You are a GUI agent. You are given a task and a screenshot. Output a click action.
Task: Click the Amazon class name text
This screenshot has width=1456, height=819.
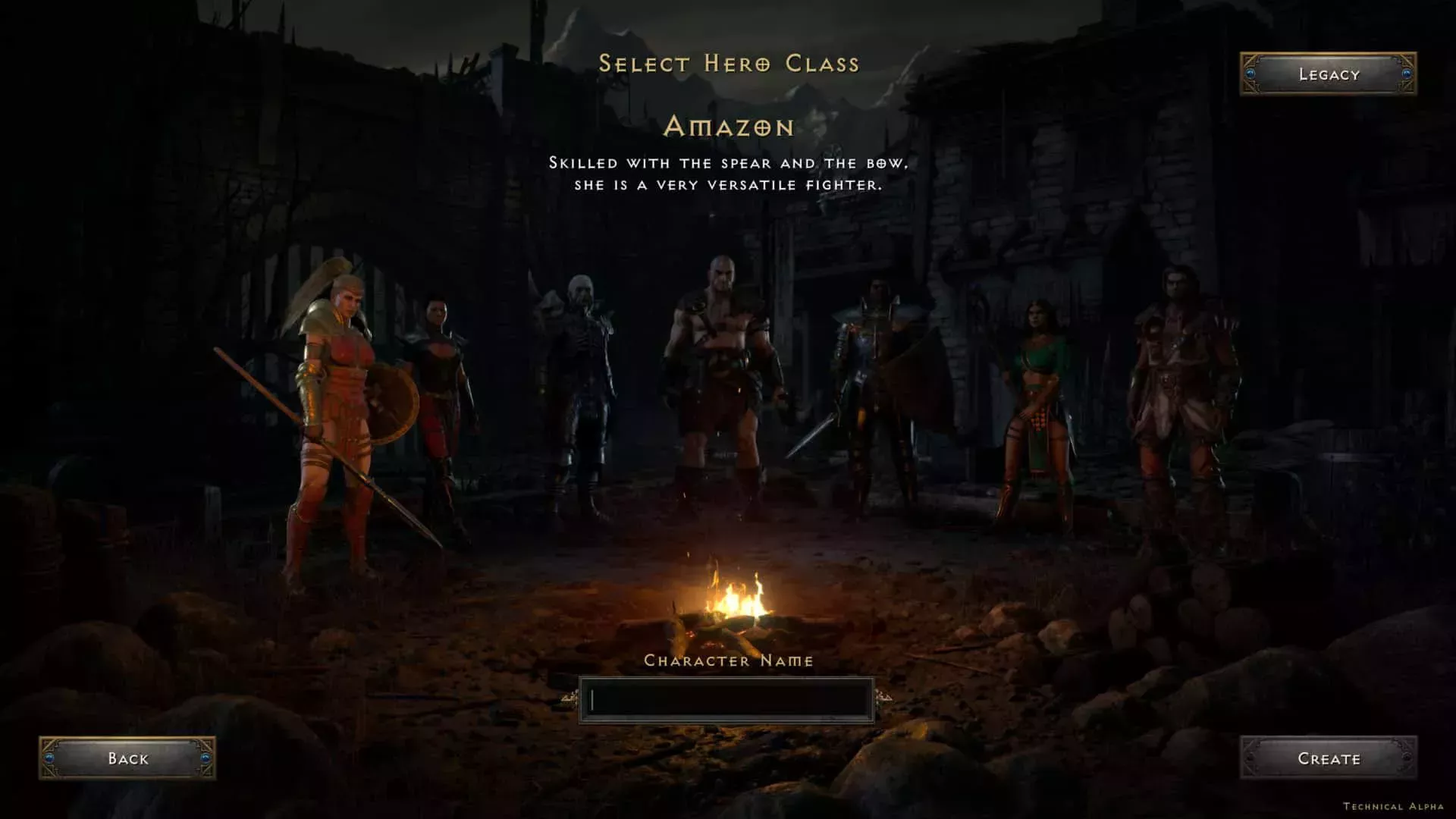[x=730, y=129]
